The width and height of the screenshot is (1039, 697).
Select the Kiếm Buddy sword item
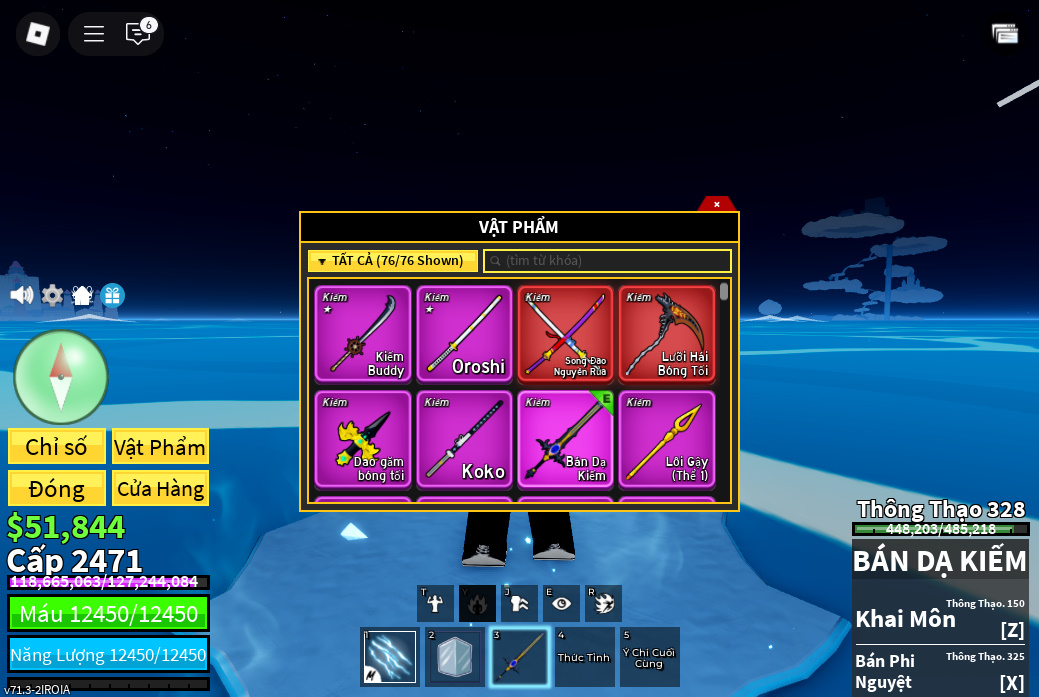(363, 334)
